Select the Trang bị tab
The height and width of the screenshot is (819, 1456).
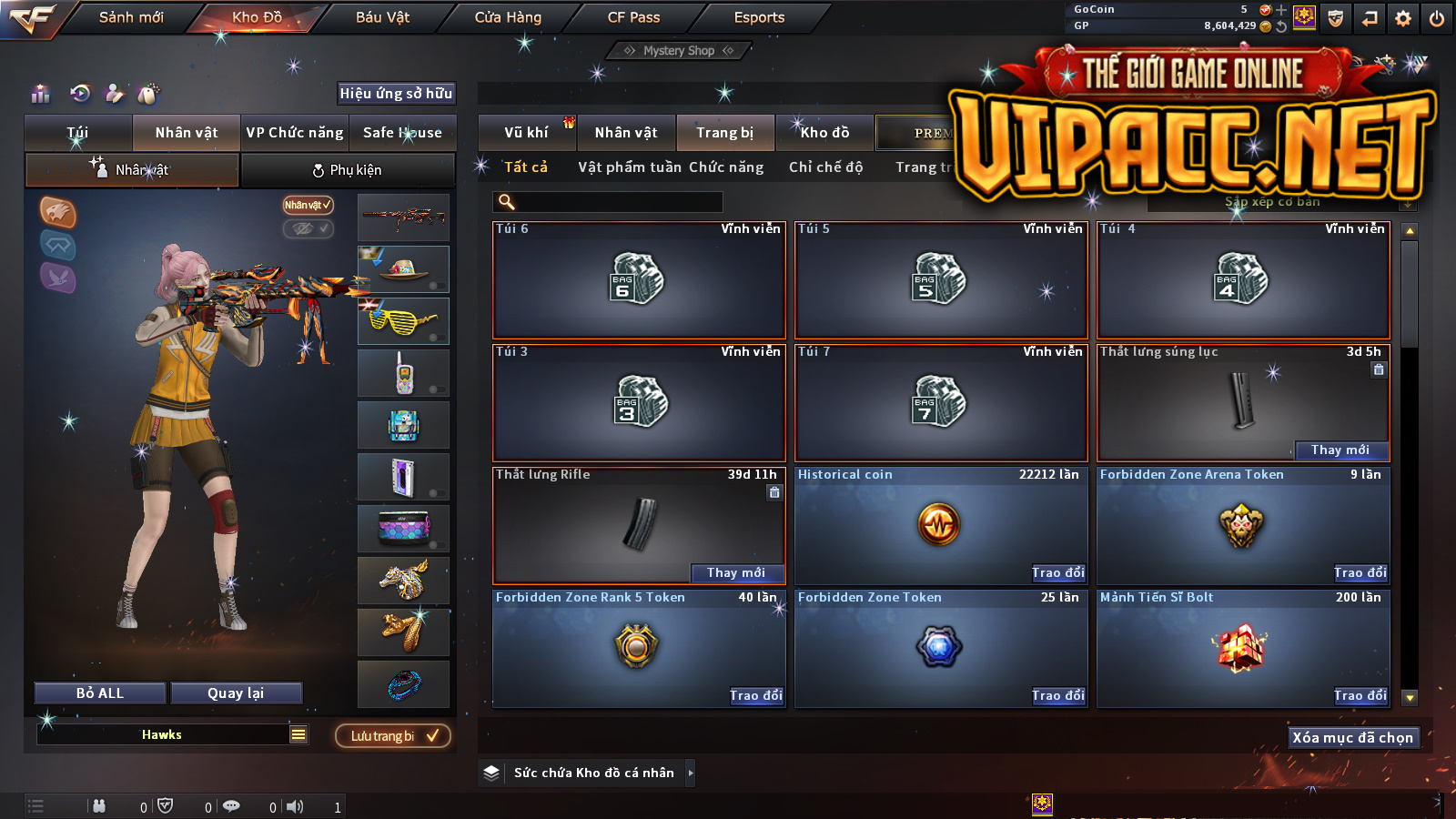pyautogui.click(x=724, y=133)
